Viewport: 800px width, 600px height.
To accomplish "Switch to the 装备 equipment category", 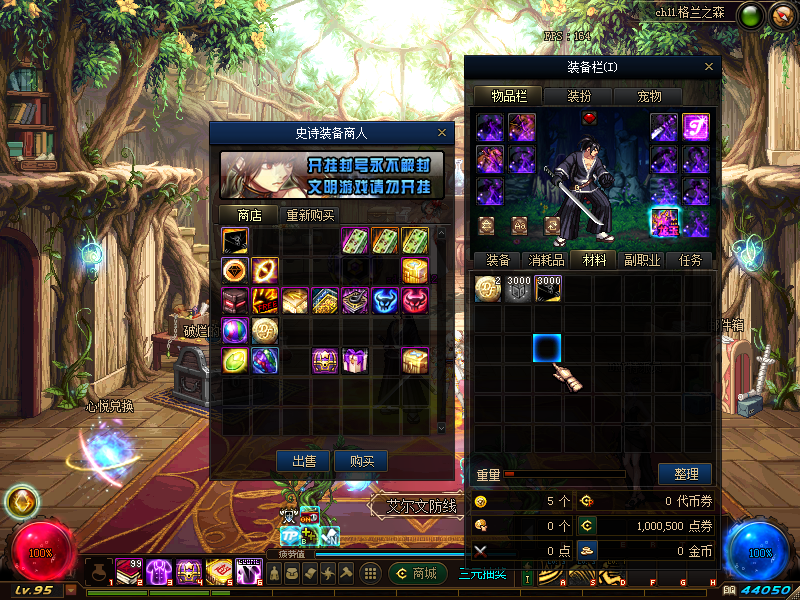I will coord(498,260).
